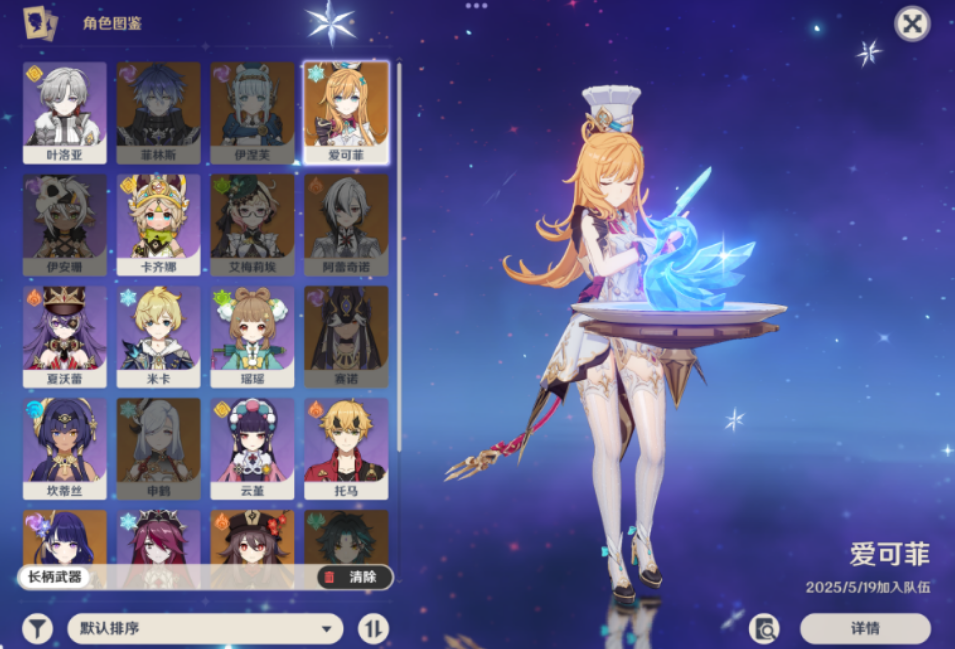Viewport: 955px width, 649px height.
Task: Open 详情 for 爱可菲
Action: [865, 629]
